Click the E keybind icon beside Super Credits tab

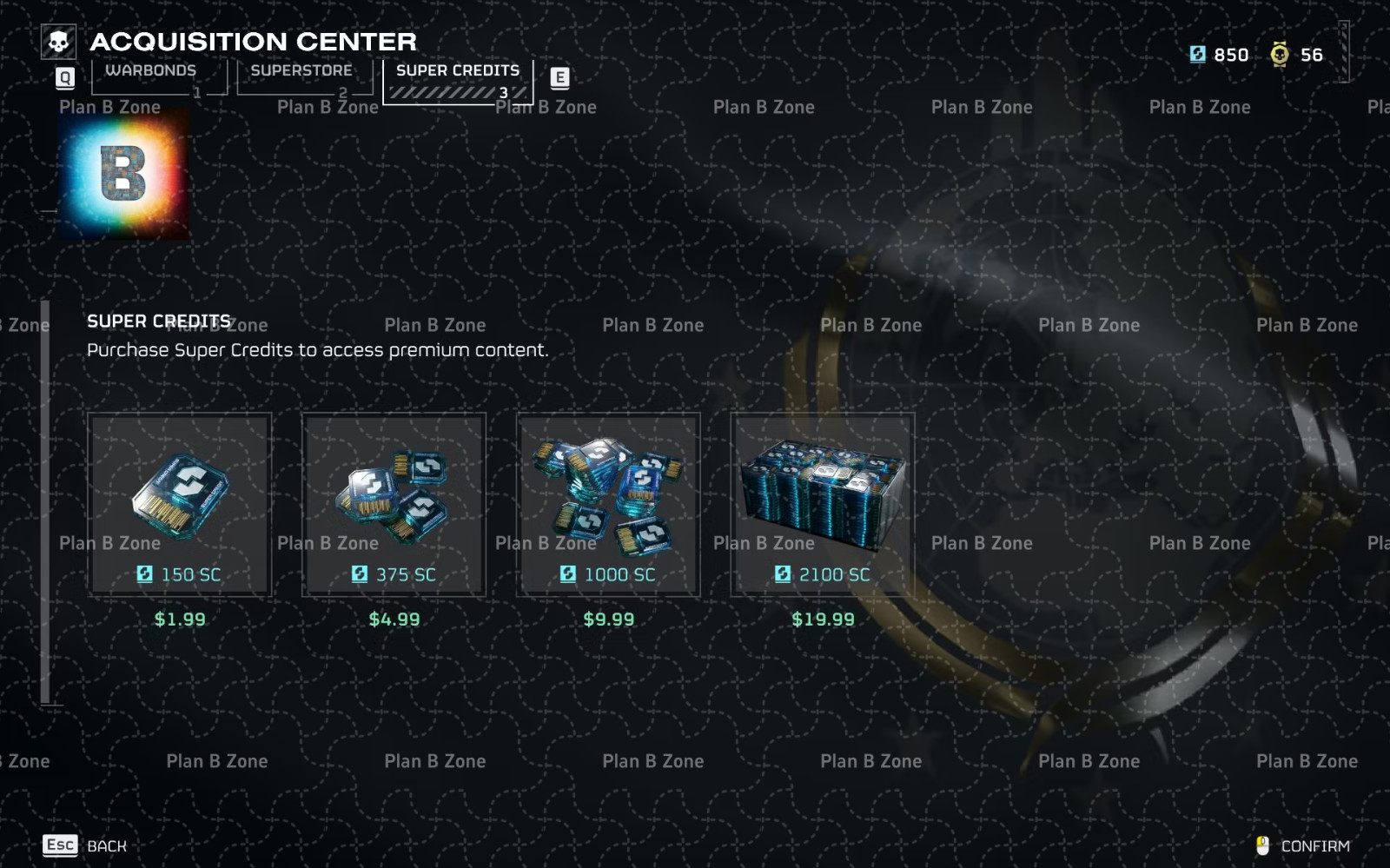coord(559,78)
